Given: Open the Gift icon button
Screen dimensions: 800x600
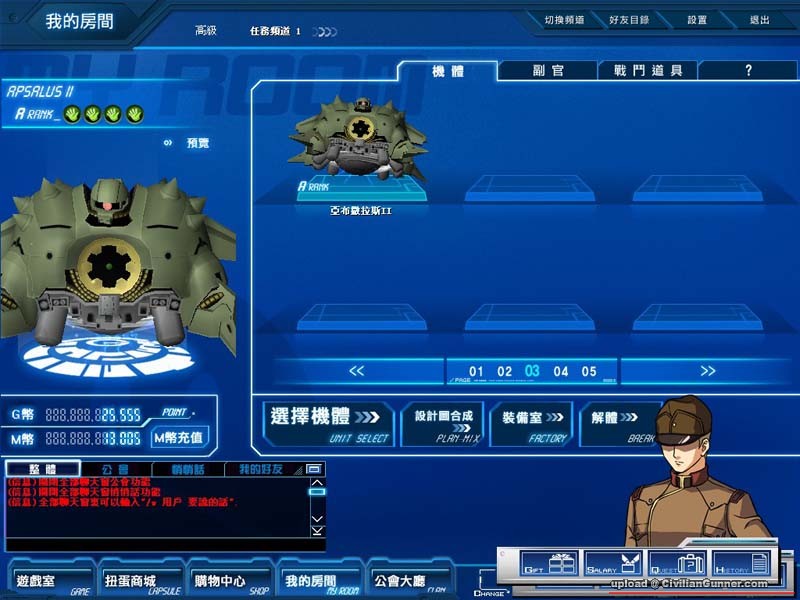Looking at the screenshot, I should 550,565.
